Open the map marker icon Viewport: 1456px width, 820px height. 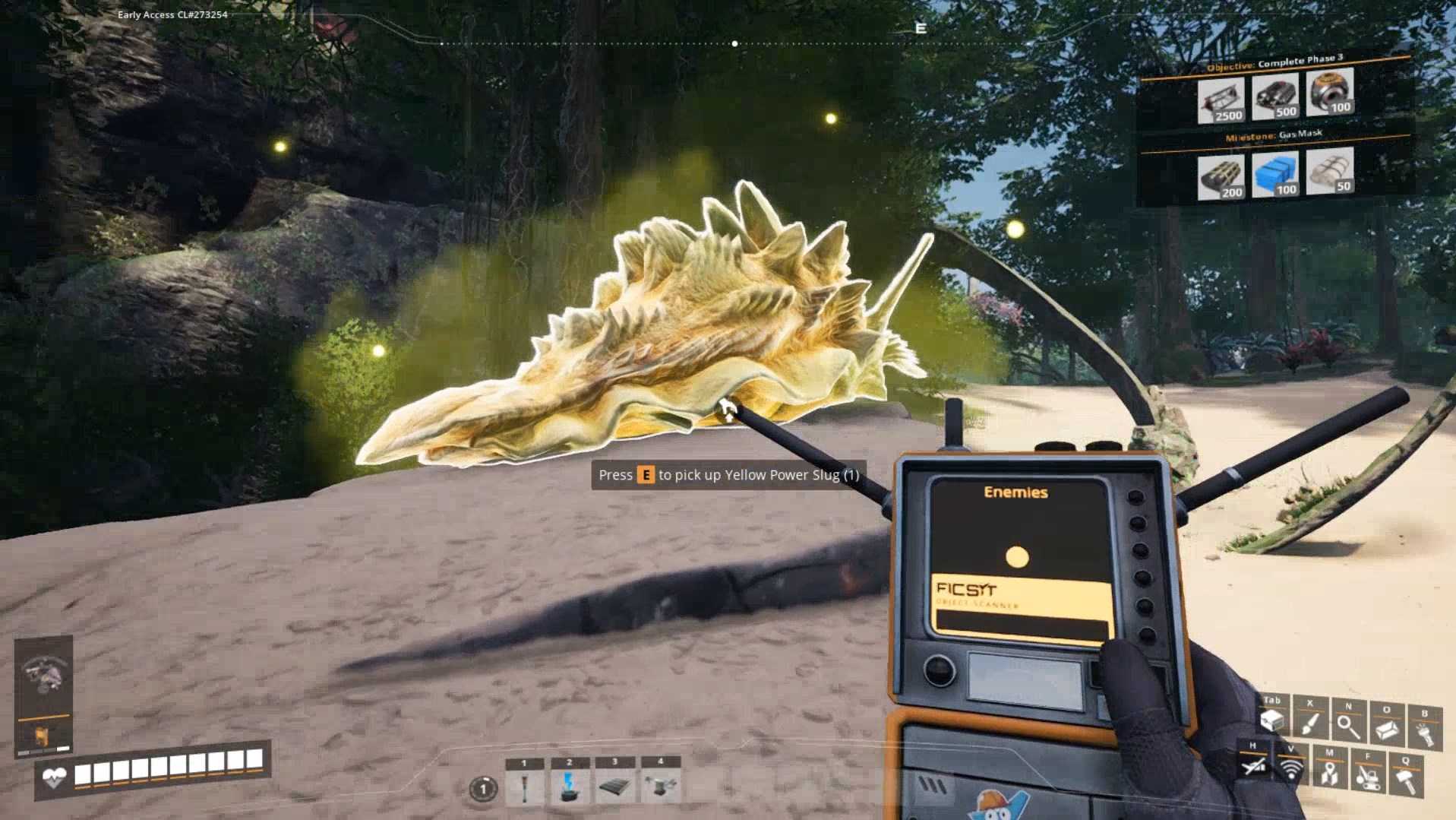point(1329,772)
